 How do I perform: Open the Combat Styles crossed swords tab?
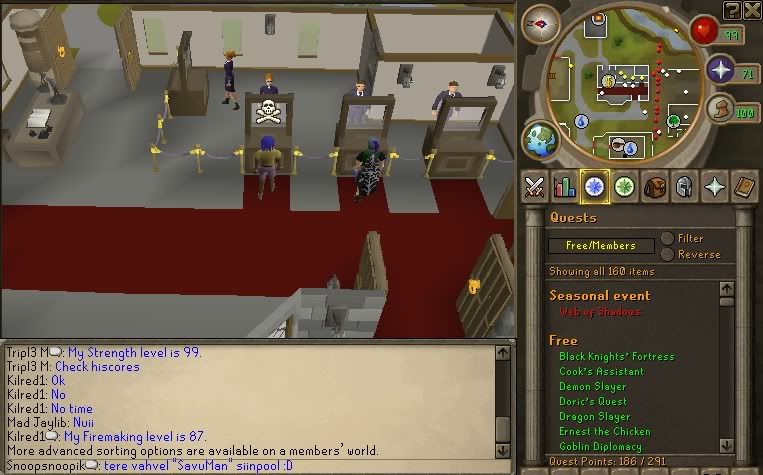tap(535, 187)
